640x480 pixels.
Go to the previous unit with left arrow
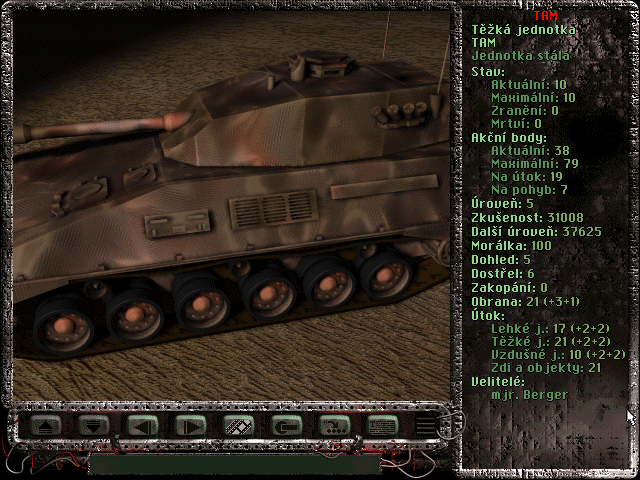(x=142, y=425)
